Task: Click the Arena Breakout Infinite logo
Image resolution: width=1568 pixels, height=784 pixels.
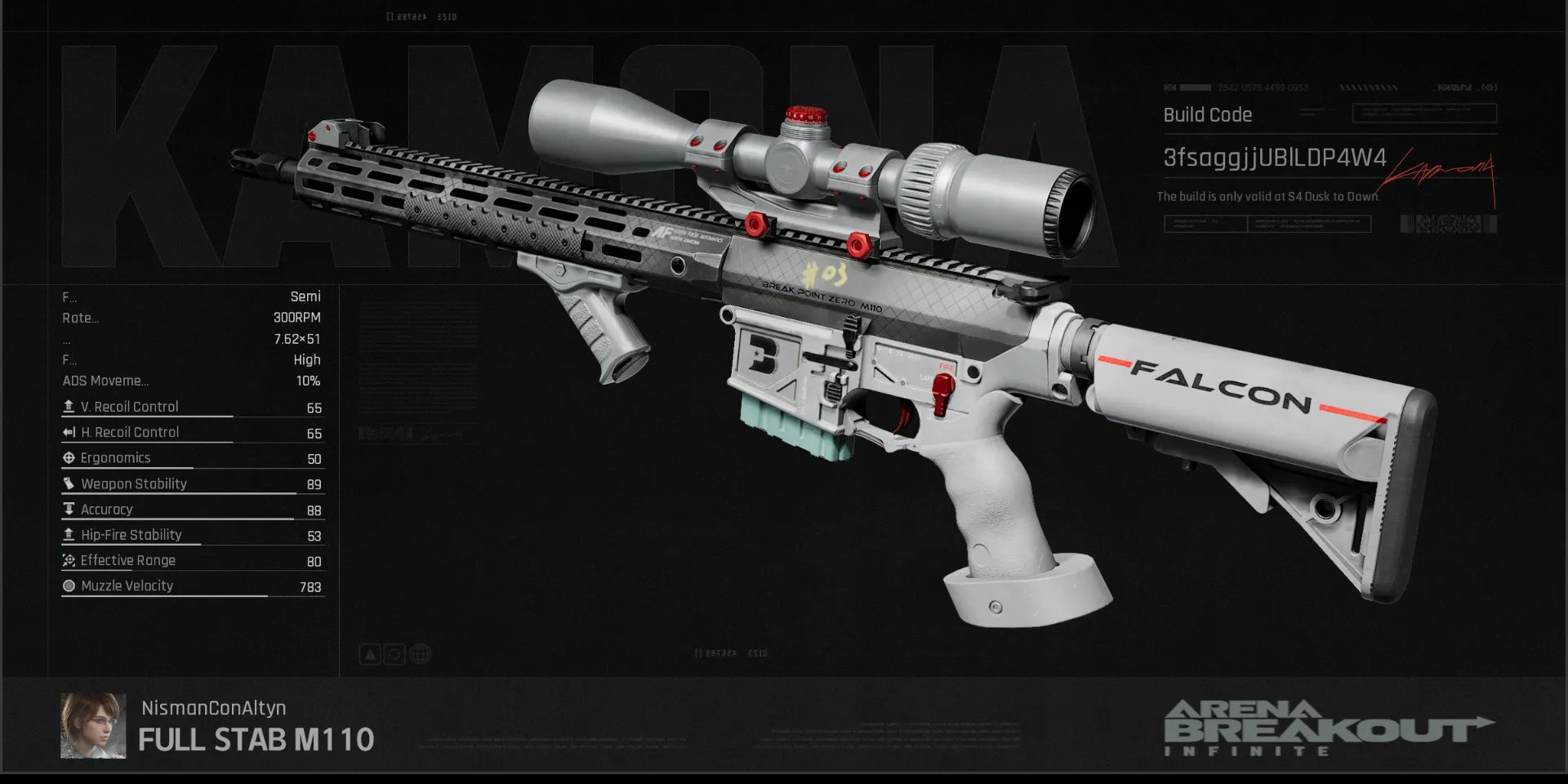Action: pos(1328,727)
